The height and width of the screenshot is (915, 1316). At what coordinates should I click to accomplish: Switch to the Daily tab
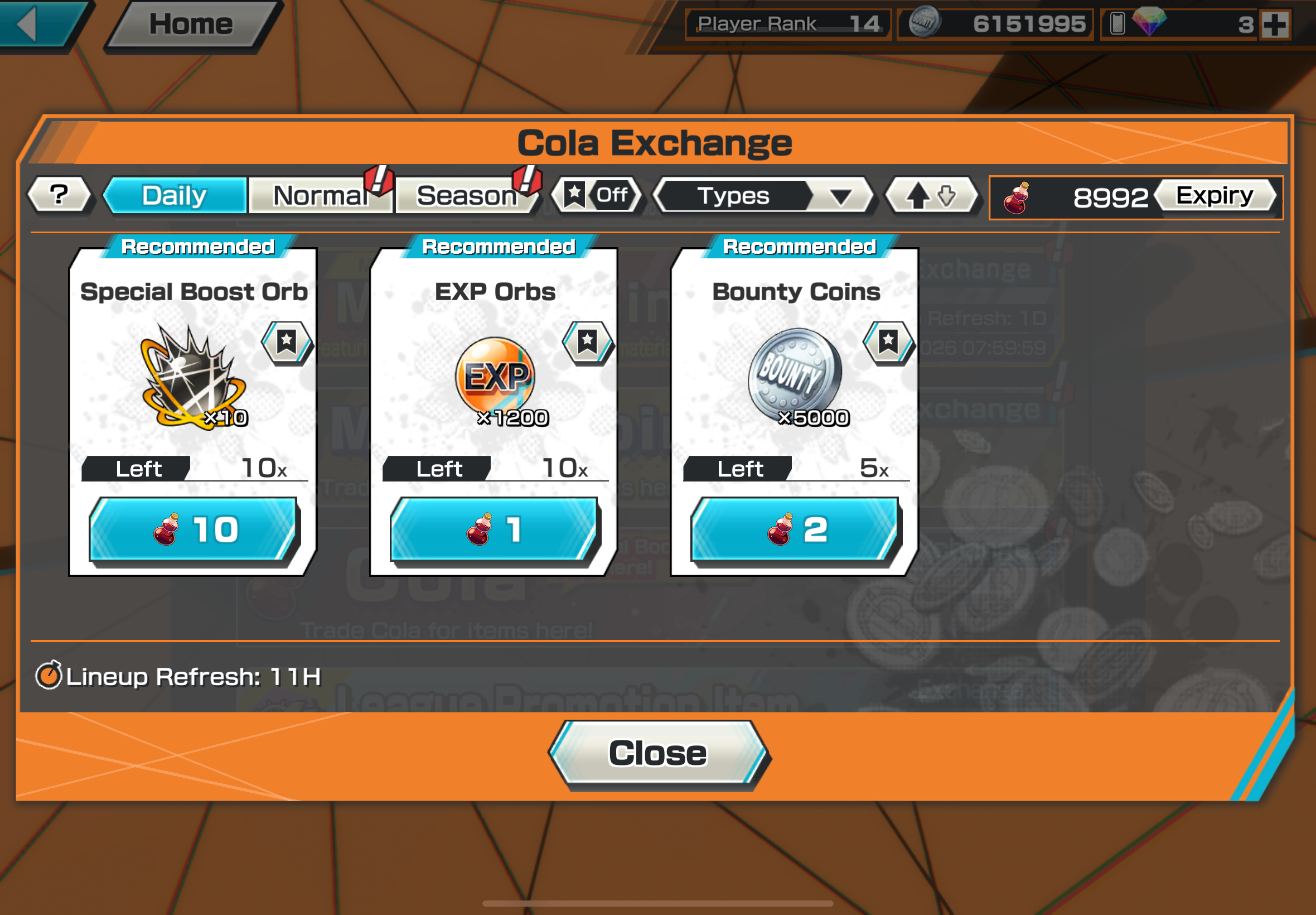(175, 195)
